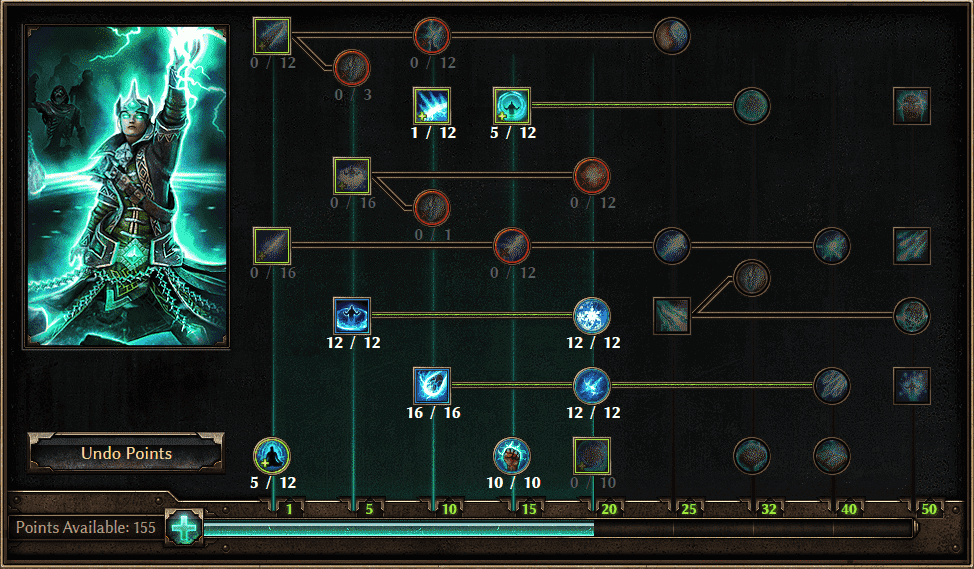Select the lightning skill at 1 / 12

coord(432,106)
